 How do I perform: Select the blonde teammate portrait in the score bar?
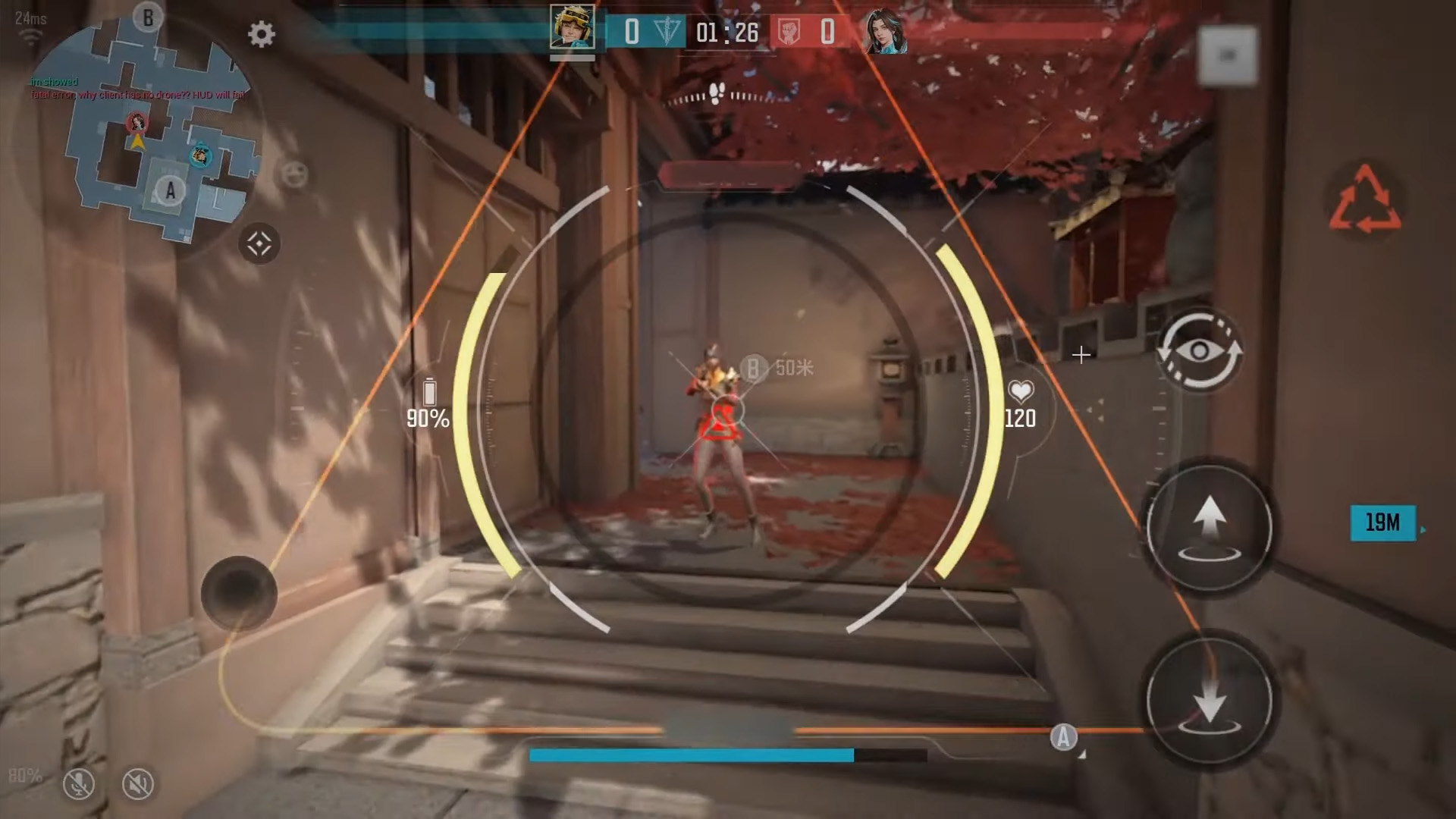(573, 29)
